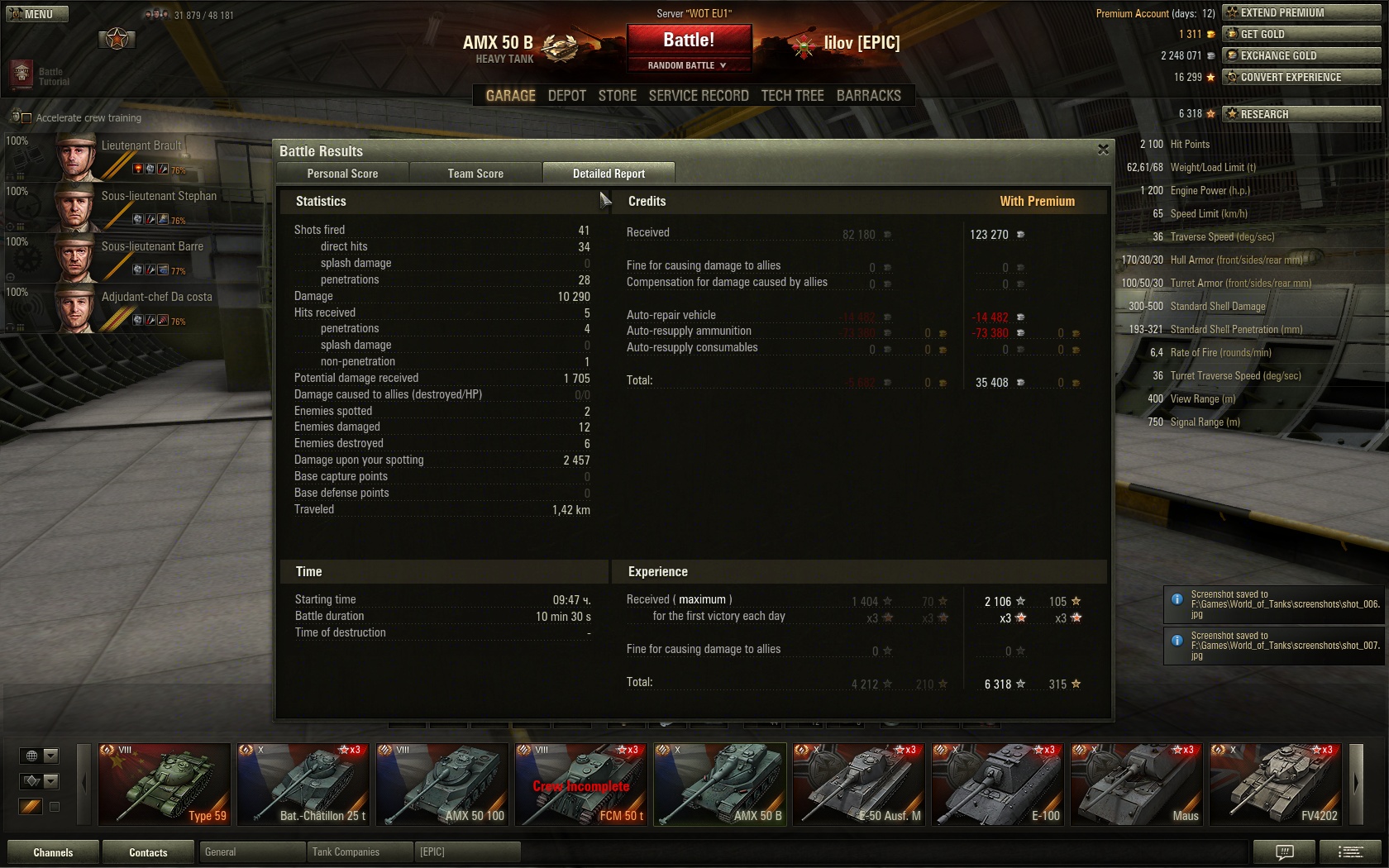The image size is (1389, 868).
Task: Go to the Barracks
Action: [x=868, y=96]
